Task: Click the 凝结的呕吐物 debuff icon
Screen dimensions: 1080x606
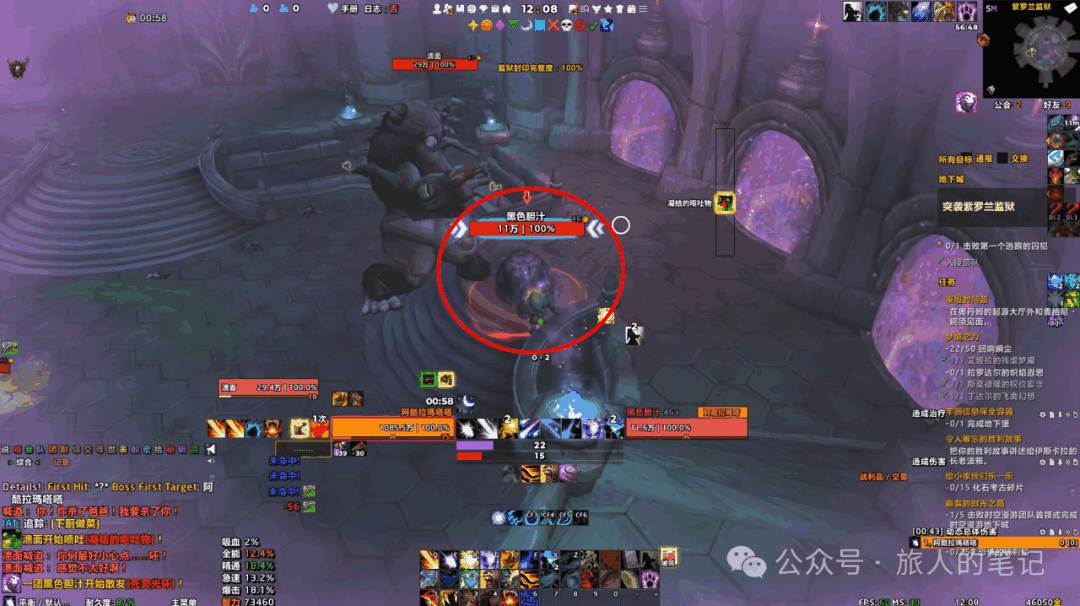Action: (725, 203)
